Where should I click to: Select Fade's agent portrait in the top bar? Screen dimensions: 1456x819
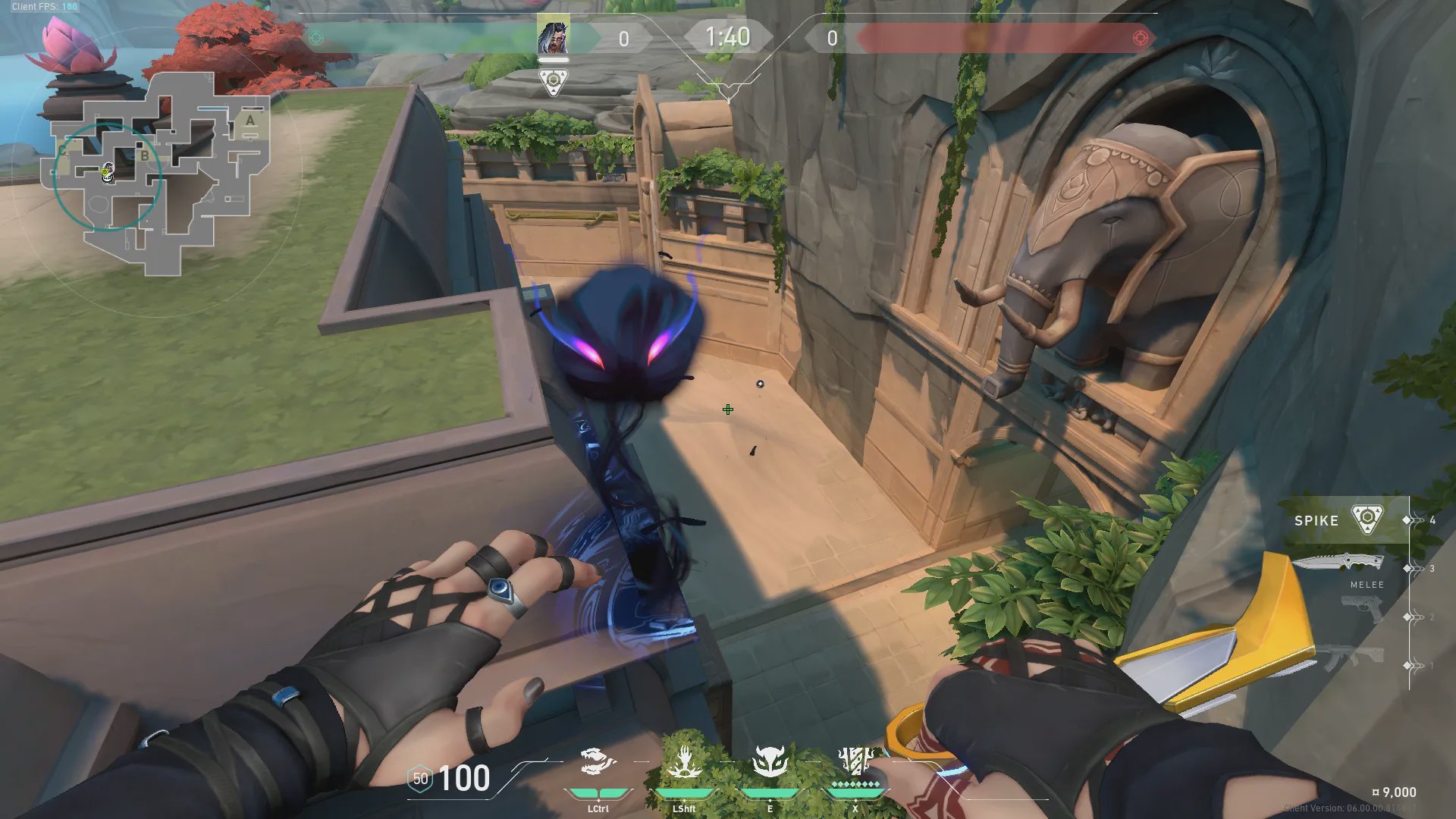pyautogui.click(x=553, y=36)
